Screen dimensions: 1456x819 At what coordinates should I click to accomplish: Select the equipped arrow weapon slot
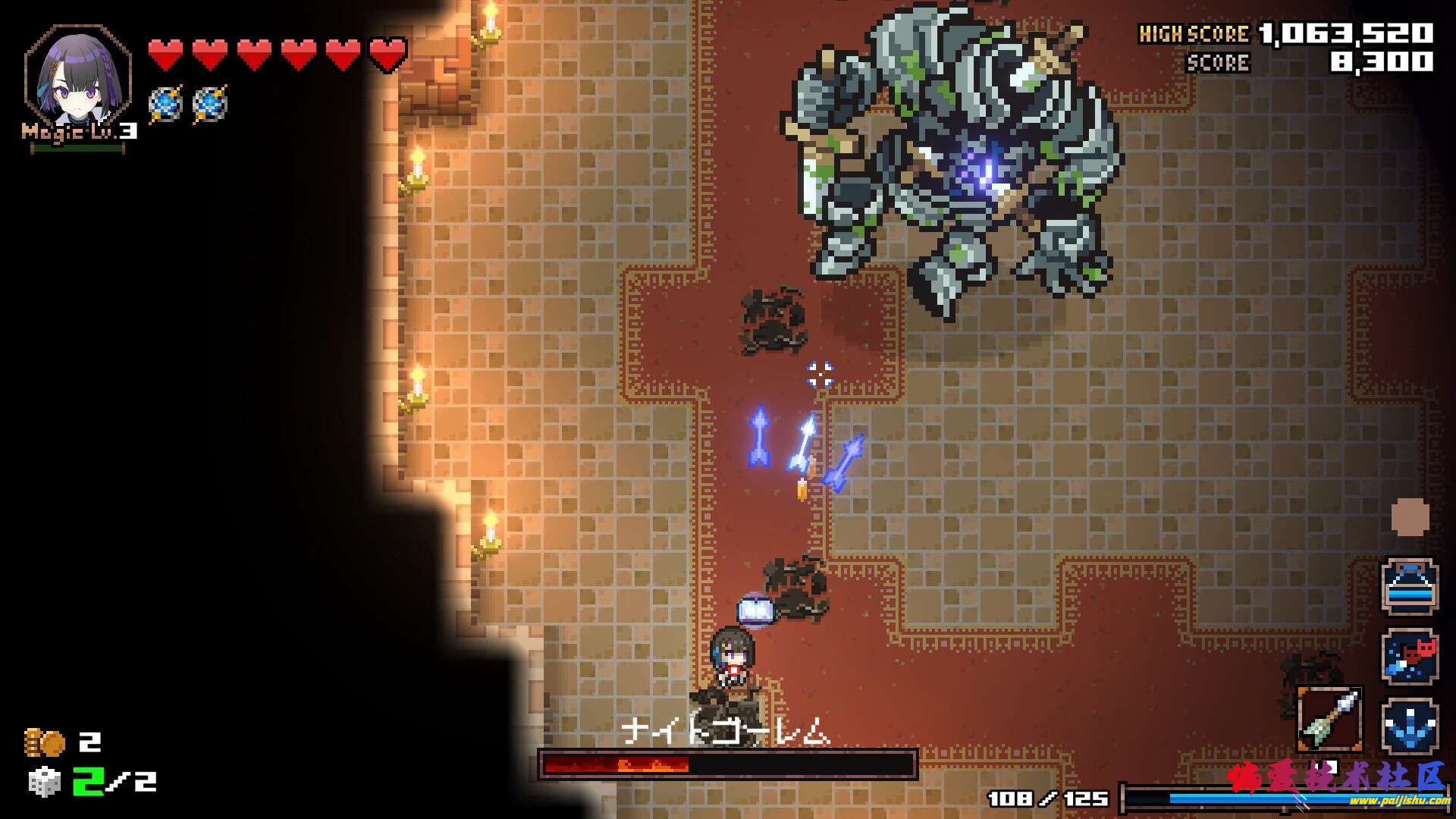point(1330,719)
